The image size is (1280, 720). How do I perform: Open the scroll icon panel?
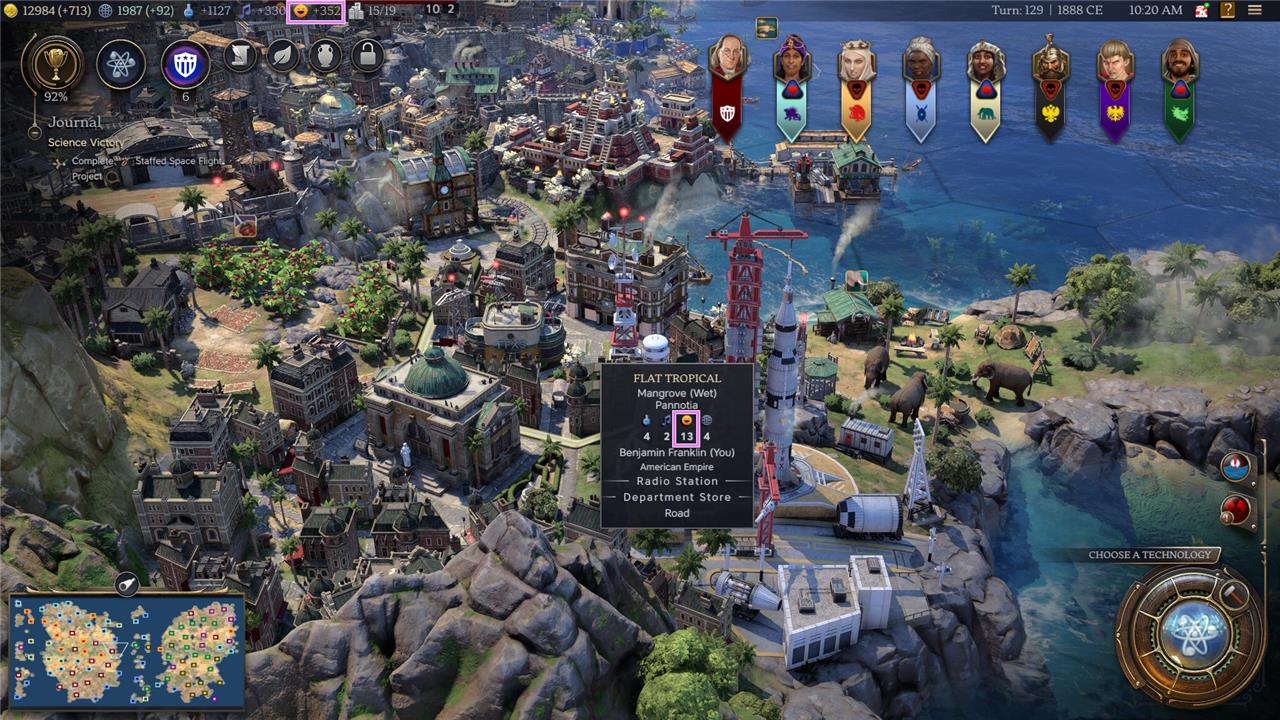(241, 55)
